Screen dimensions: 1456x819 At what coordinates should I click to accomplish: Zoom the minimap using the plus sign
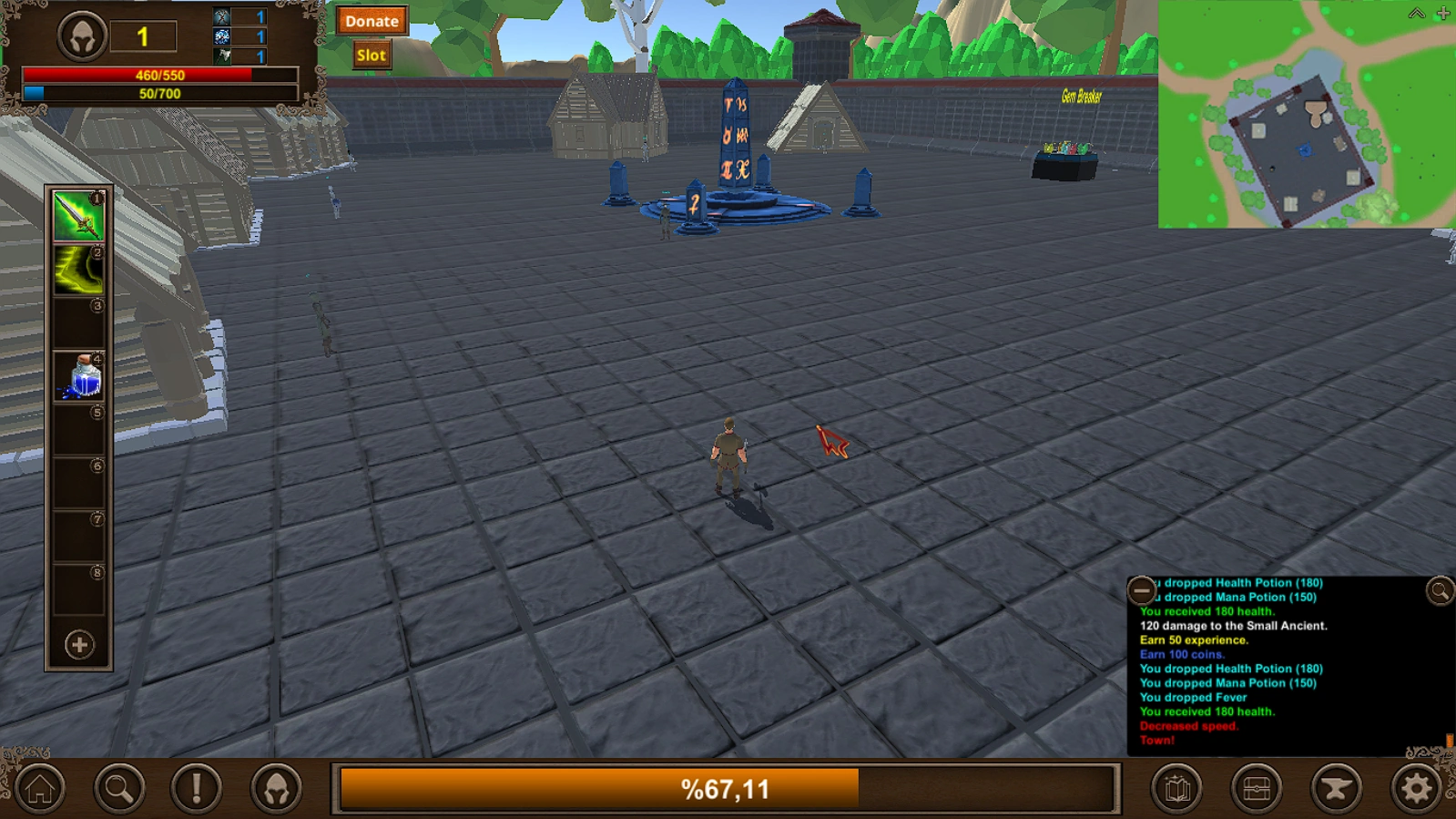point(1441,13)
